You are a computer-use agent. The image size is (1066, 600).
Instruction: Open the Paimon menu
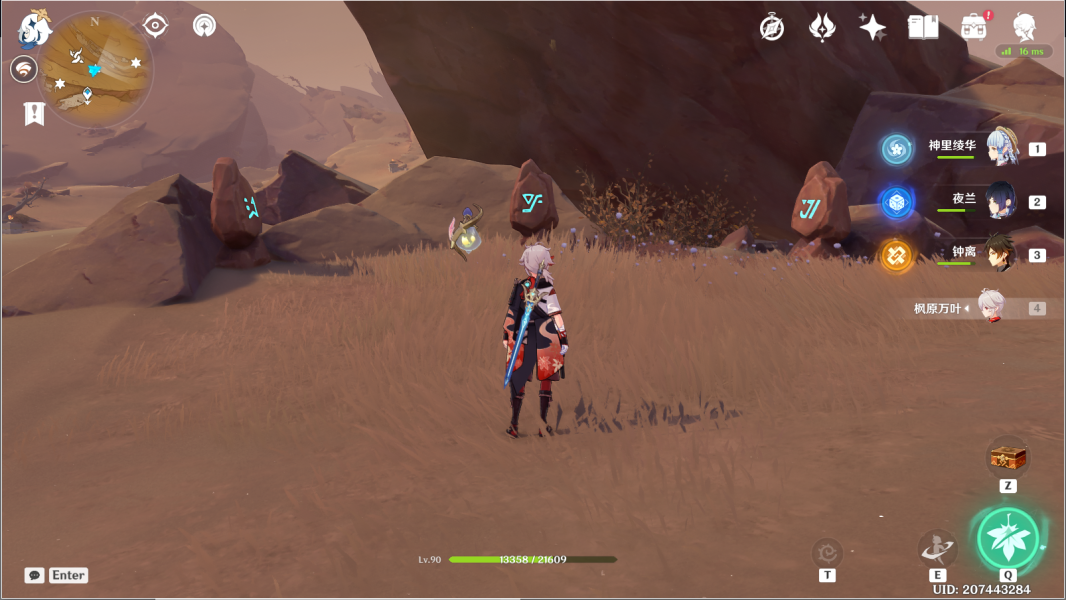click(35, 28)
